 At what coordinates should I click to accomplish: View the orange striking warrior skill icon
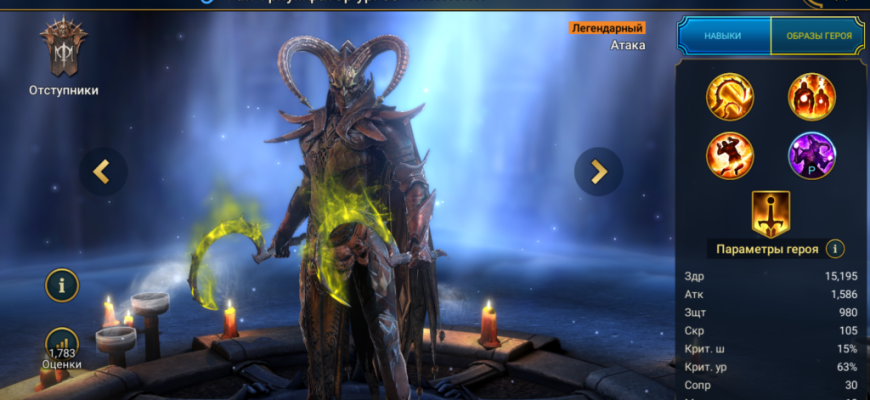[x=730, y=155]
